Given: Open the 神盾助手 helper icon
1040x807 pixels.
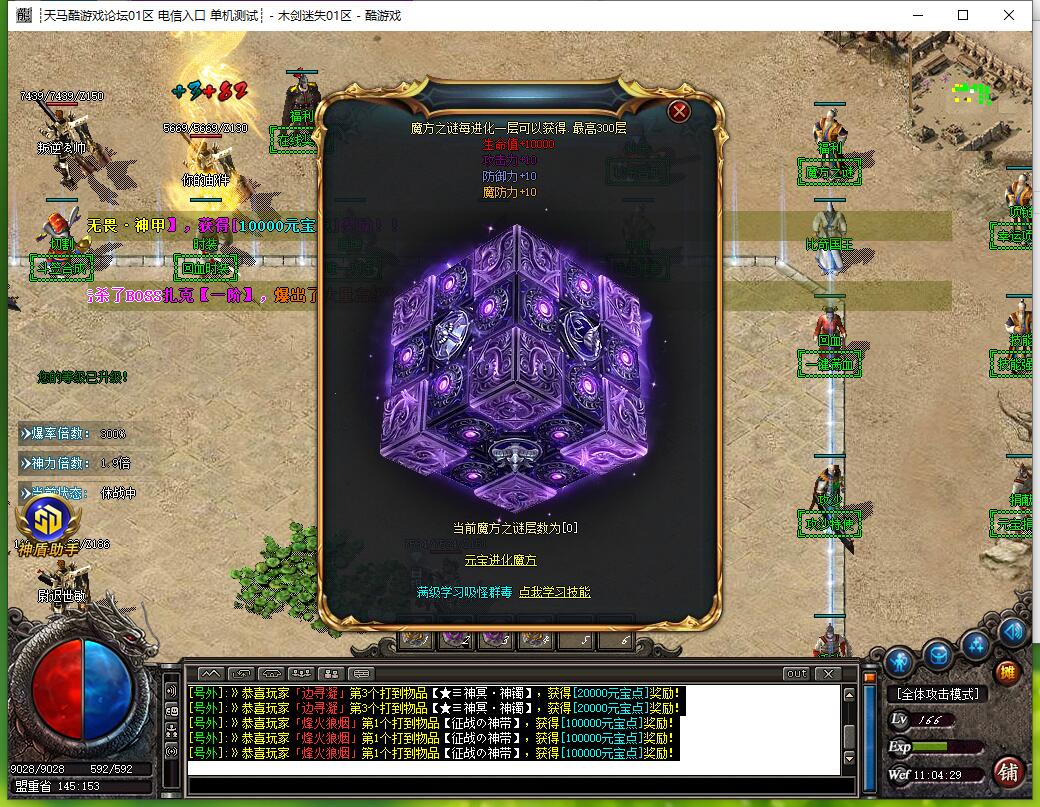Looking at the screenshot, I should [x=43, y=520].
